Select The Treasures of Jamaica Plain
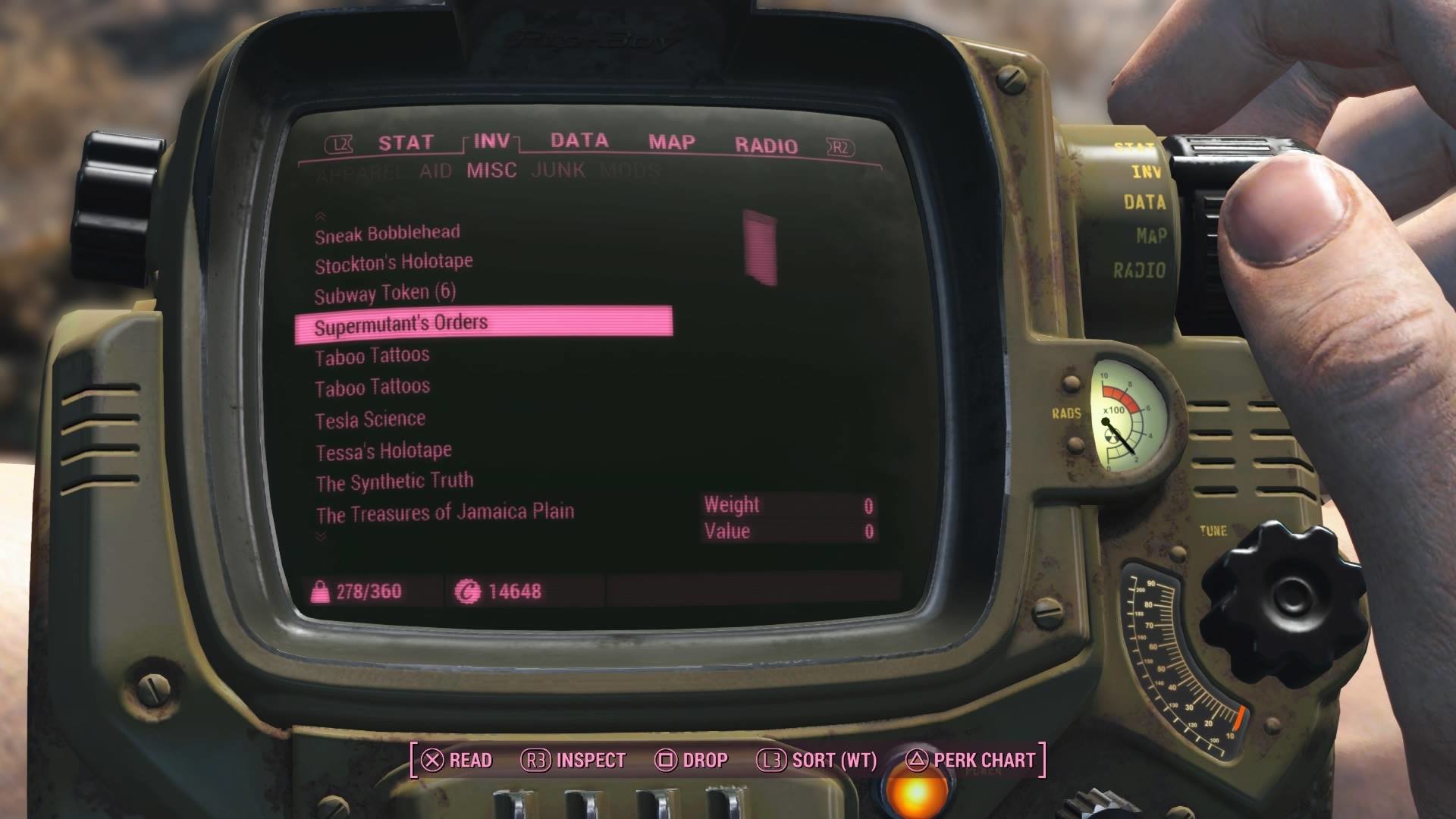Image resolution: width=1456 pixels, height=819 pixels. [x=445, y=513]
